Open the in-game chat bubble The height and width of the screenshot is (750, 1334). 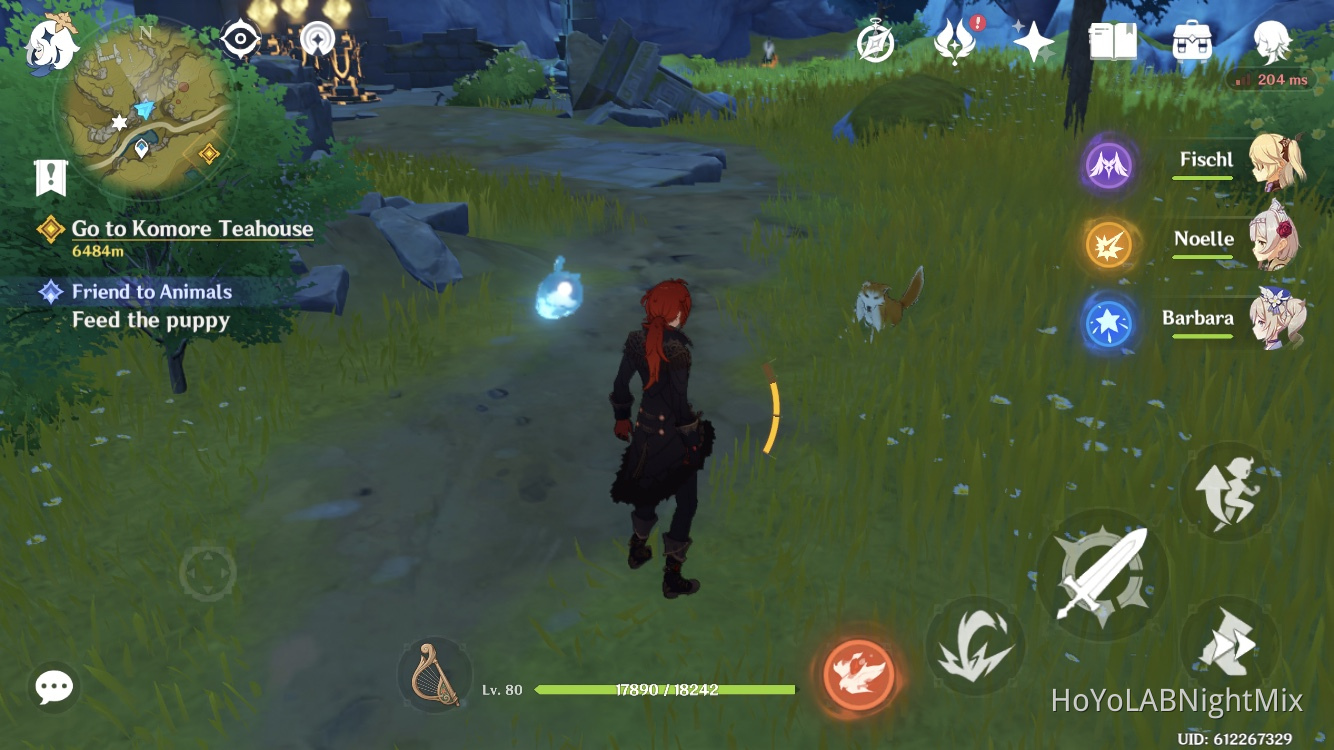[x=53, y=687]
